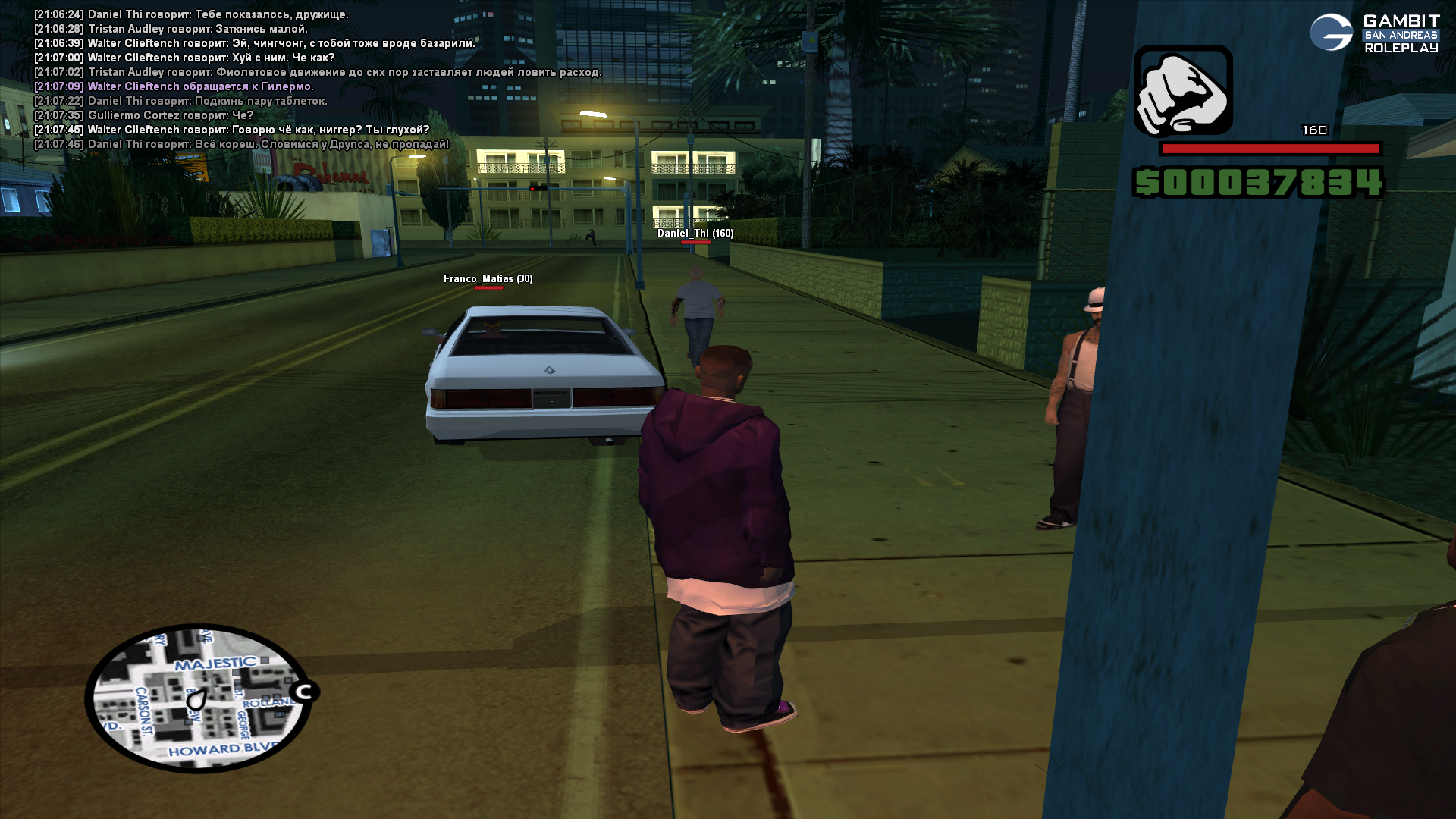Select the Franco_Matias player name tag

click(x=488, y=279)
